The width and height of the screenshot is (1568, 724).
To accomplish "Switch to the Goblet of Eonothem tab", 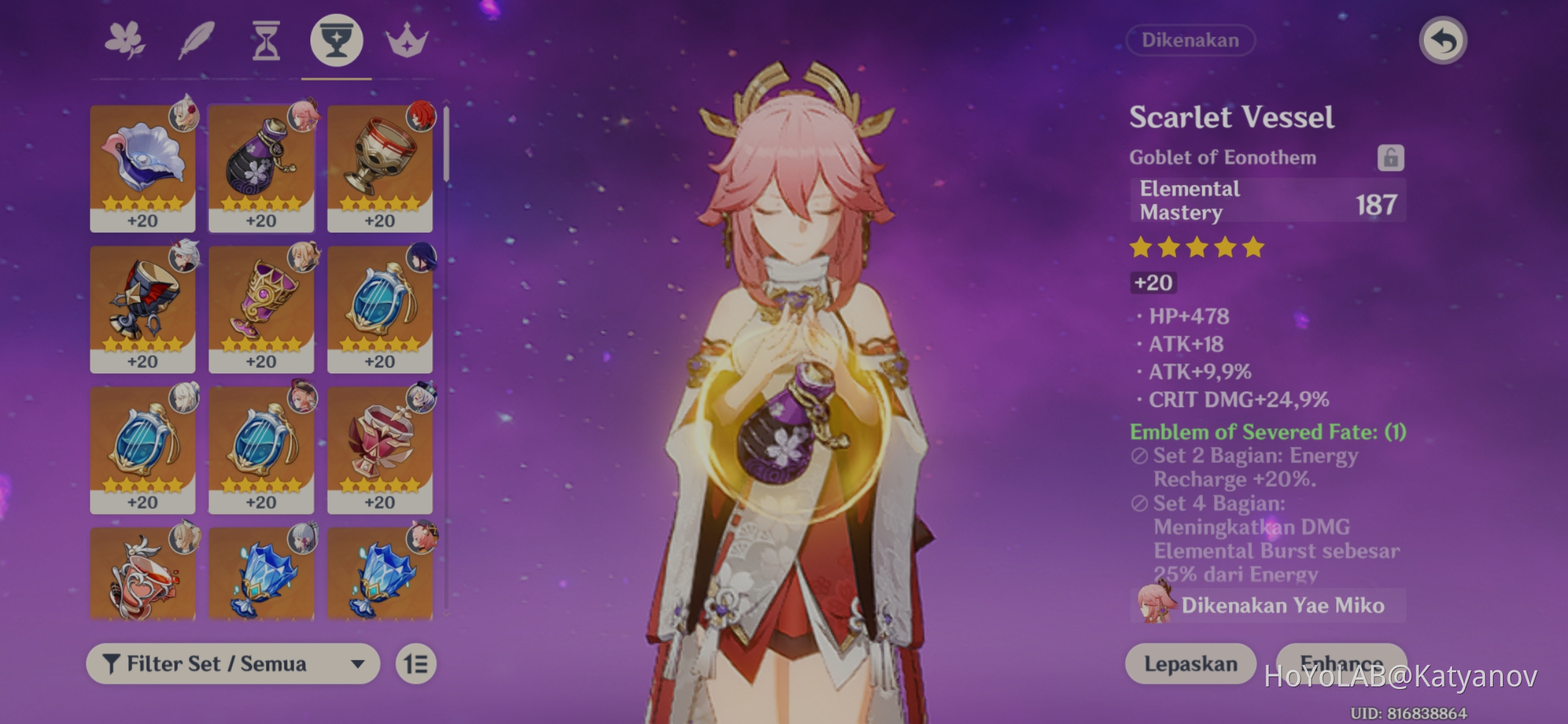I will click(336, 40).
